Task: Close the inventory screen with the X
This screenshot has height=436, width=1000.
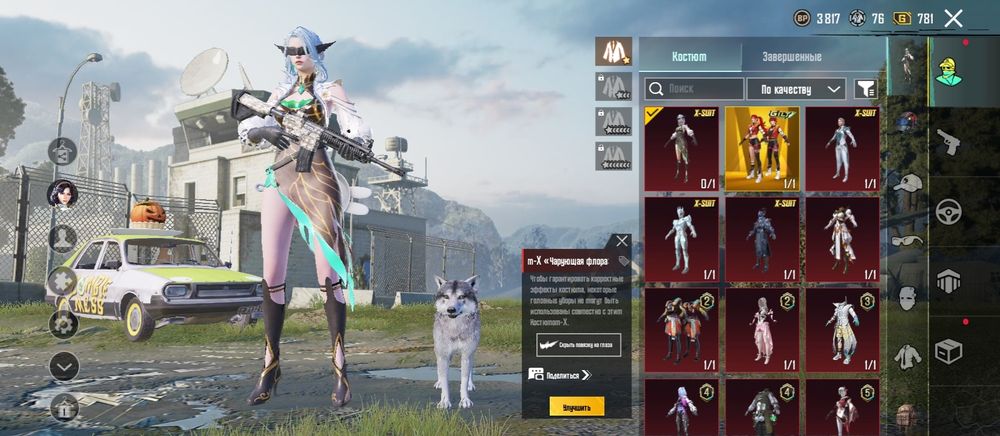Action: pos(953,18)
